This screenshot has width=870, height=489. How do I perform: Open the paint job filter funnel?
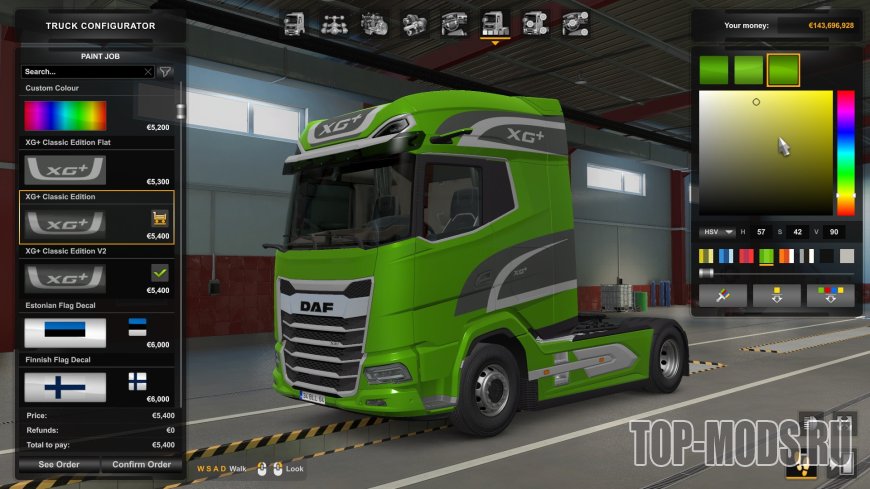tap(166, 72)
